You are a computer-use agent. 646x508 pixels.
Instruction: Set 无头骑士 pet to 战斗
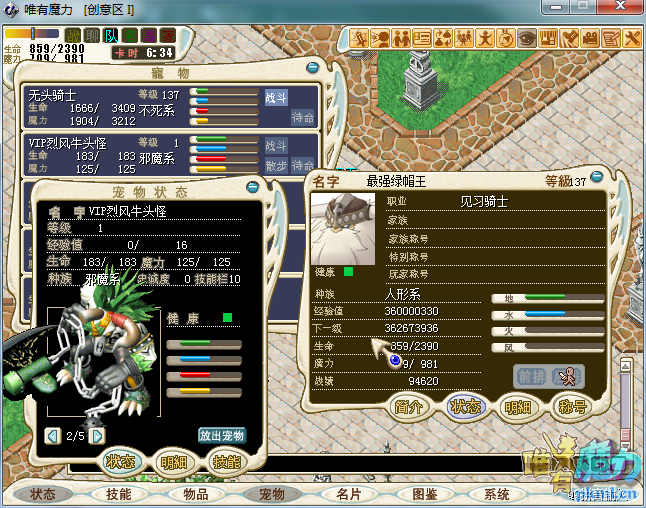pyautogui.click(x=276, y=98)
